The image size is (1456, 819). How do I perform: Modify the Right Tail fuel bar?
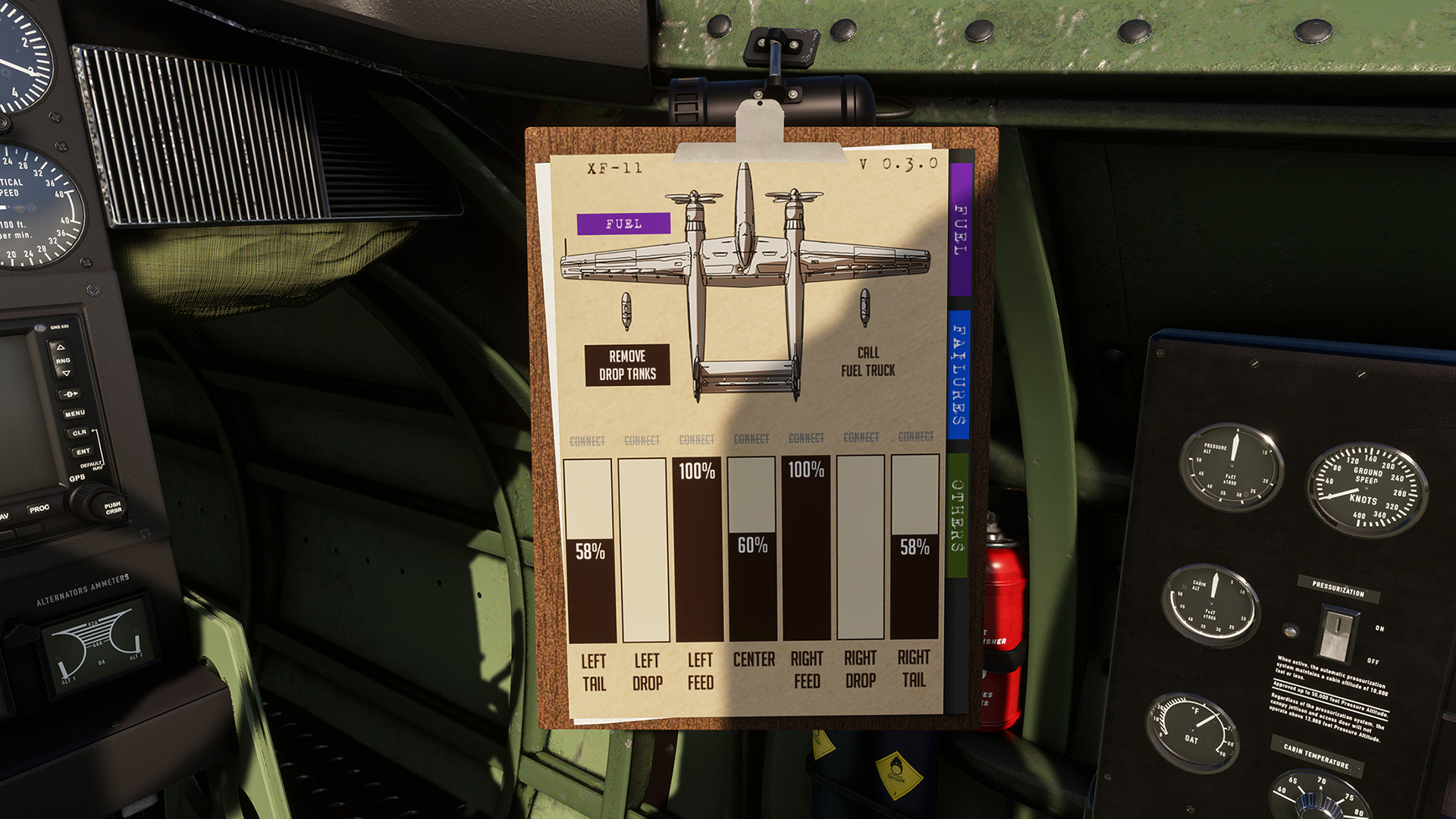(915, 547)
